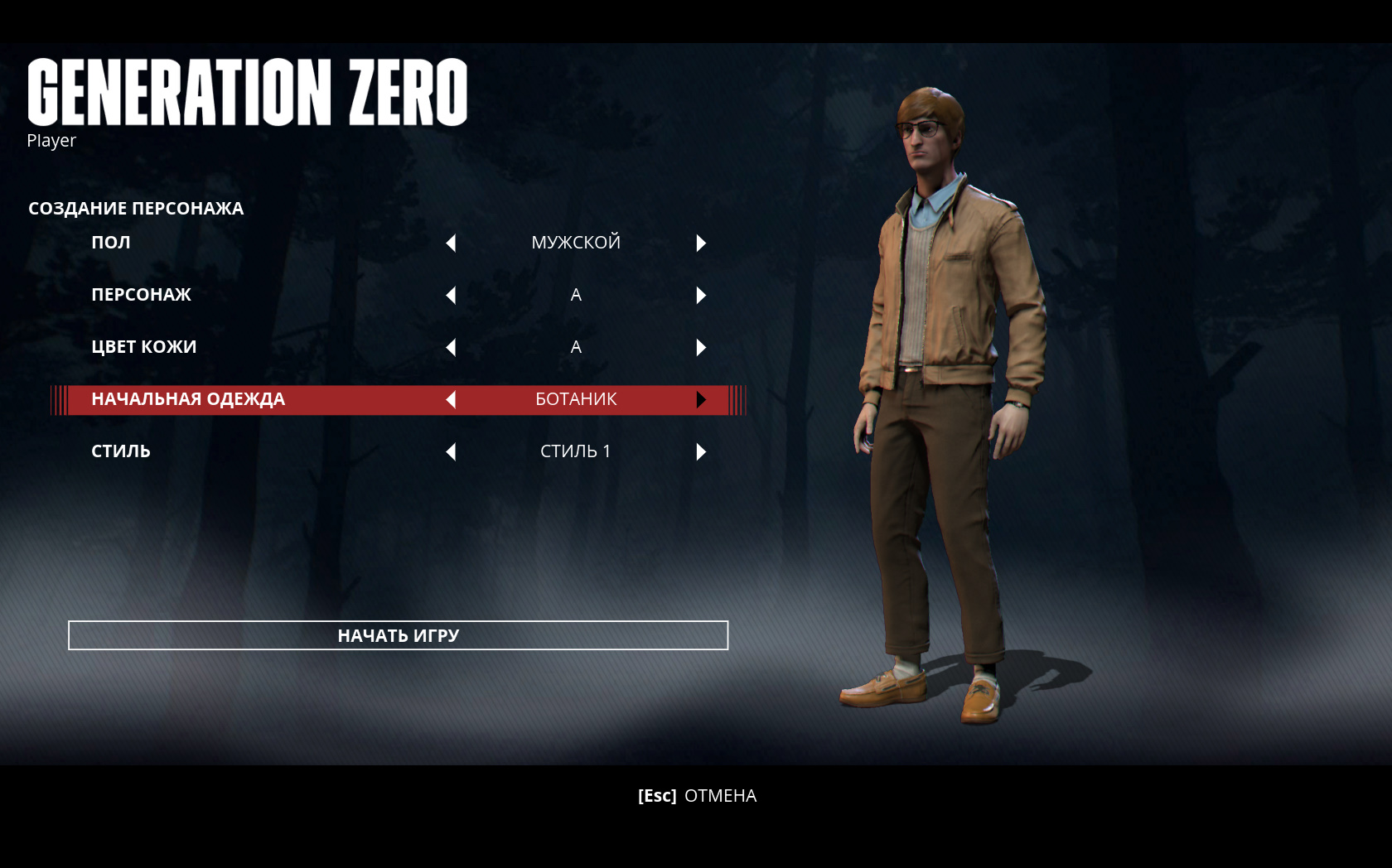Screen dimensions: 1392x868
Task: Select previous outfit before БОТАНИК
Action: (451, 399)
